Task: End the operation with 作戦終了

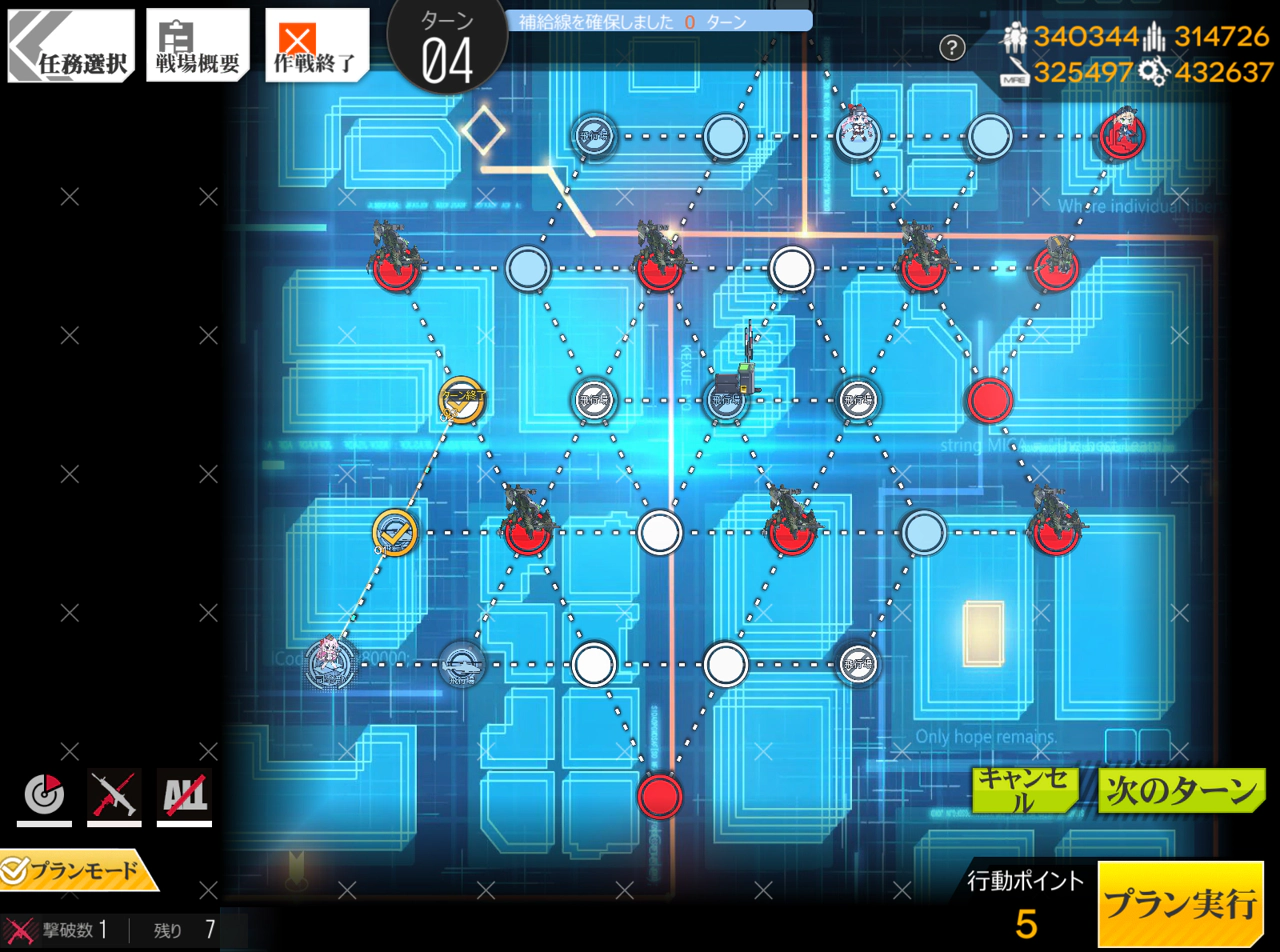Action: click(315, 46)
